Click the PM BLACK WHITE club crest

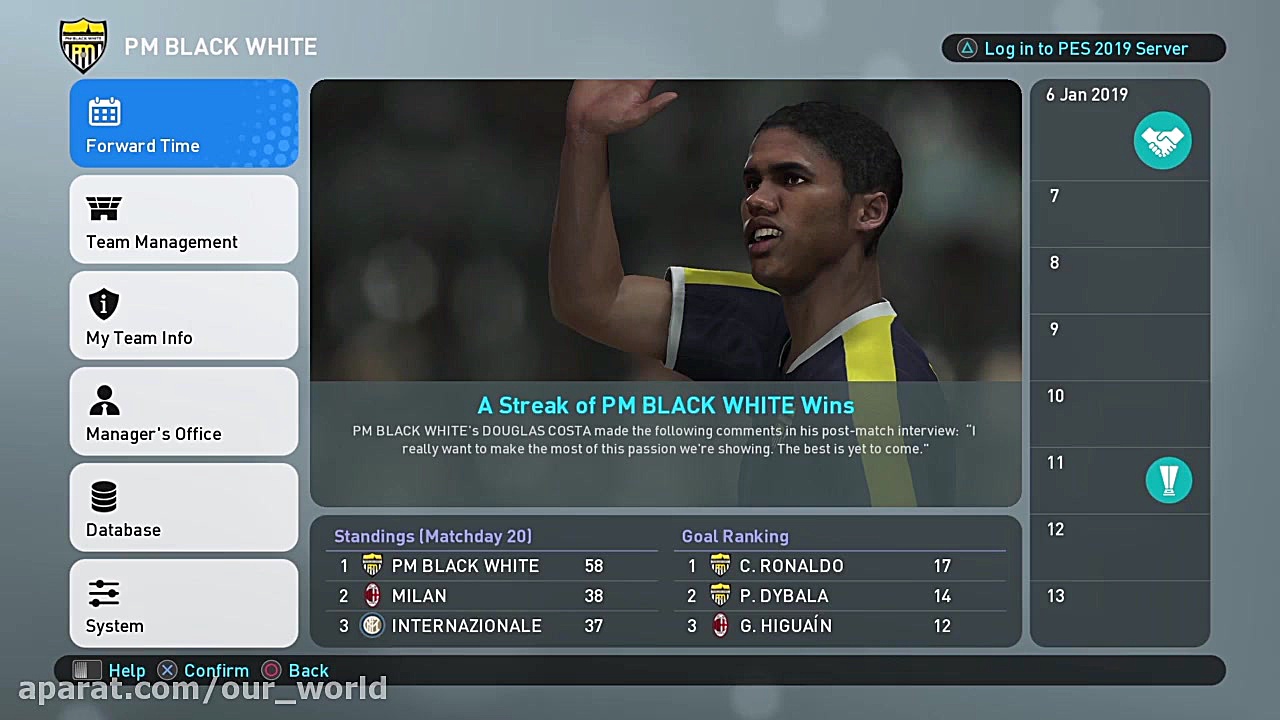click(84, 45)
